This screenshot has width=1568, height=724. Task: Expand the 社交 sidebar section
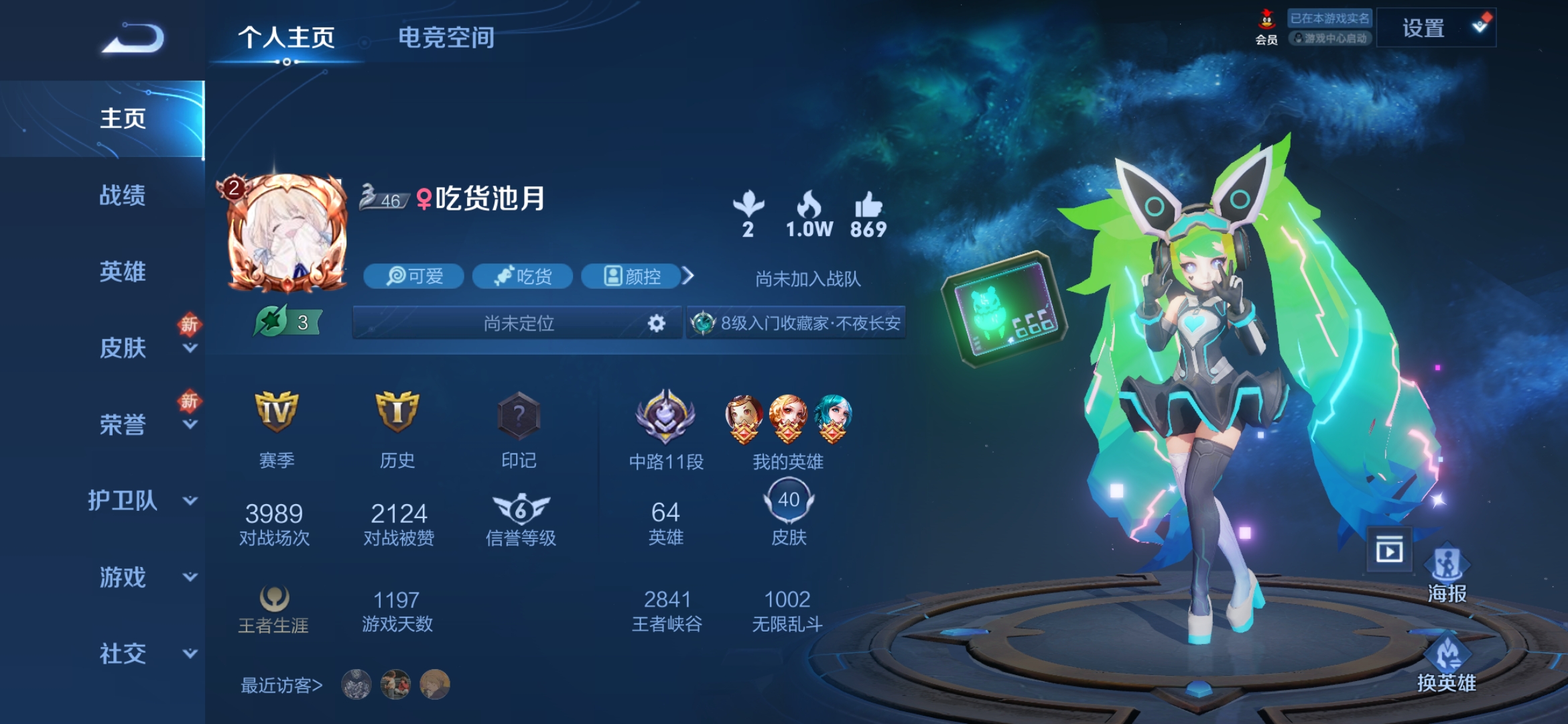click(x=190, y=654)
